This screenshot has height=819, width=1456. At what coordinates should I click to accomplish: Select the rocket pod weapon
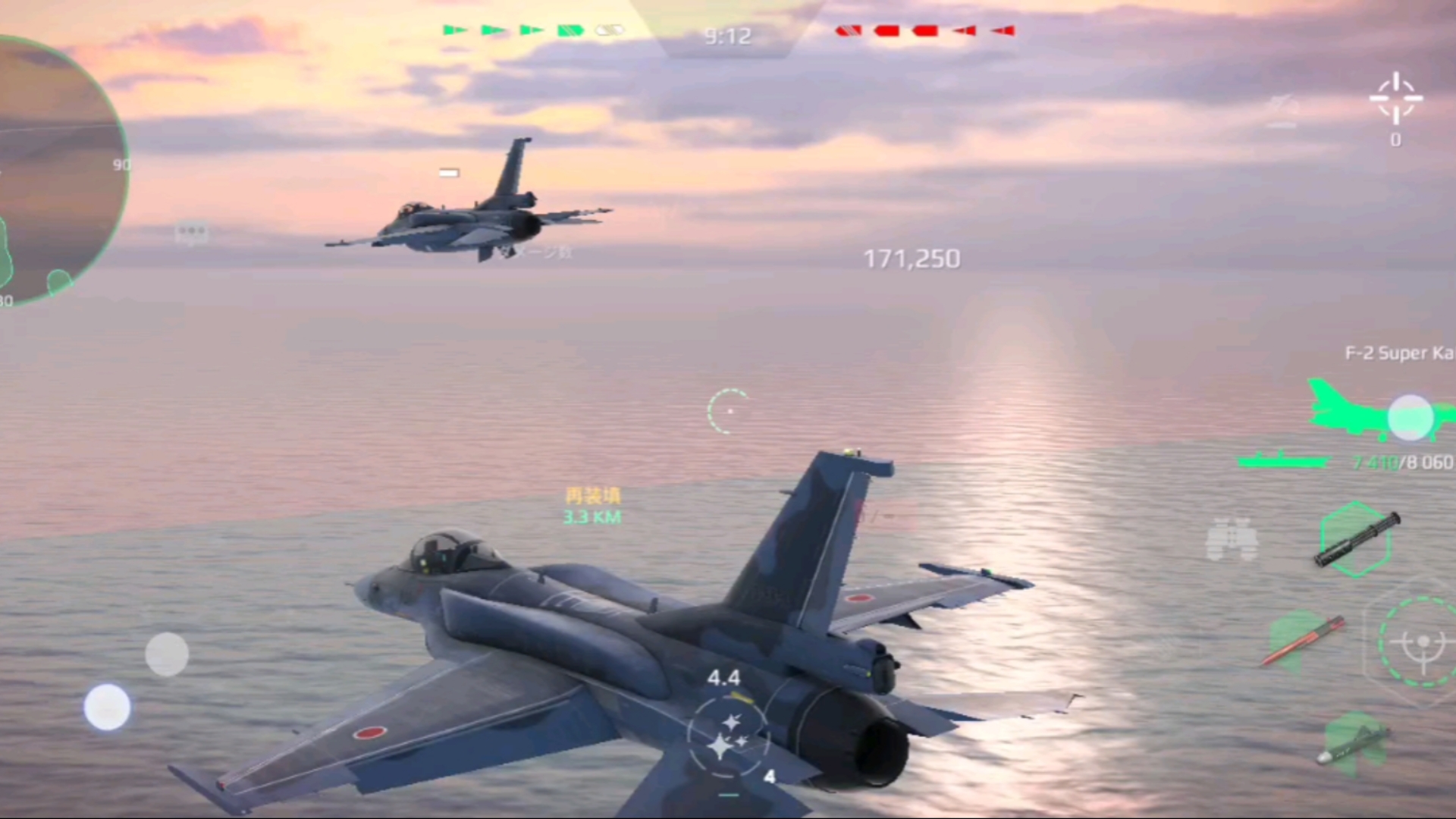pyautogui.click(x=1357, y=539)
